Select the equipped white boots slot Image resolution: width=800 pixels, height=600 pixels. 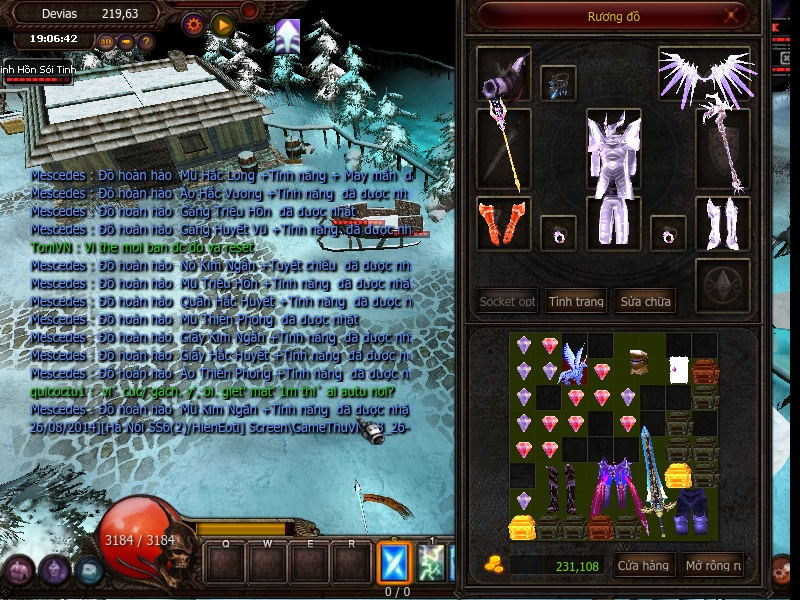point(722,224)
